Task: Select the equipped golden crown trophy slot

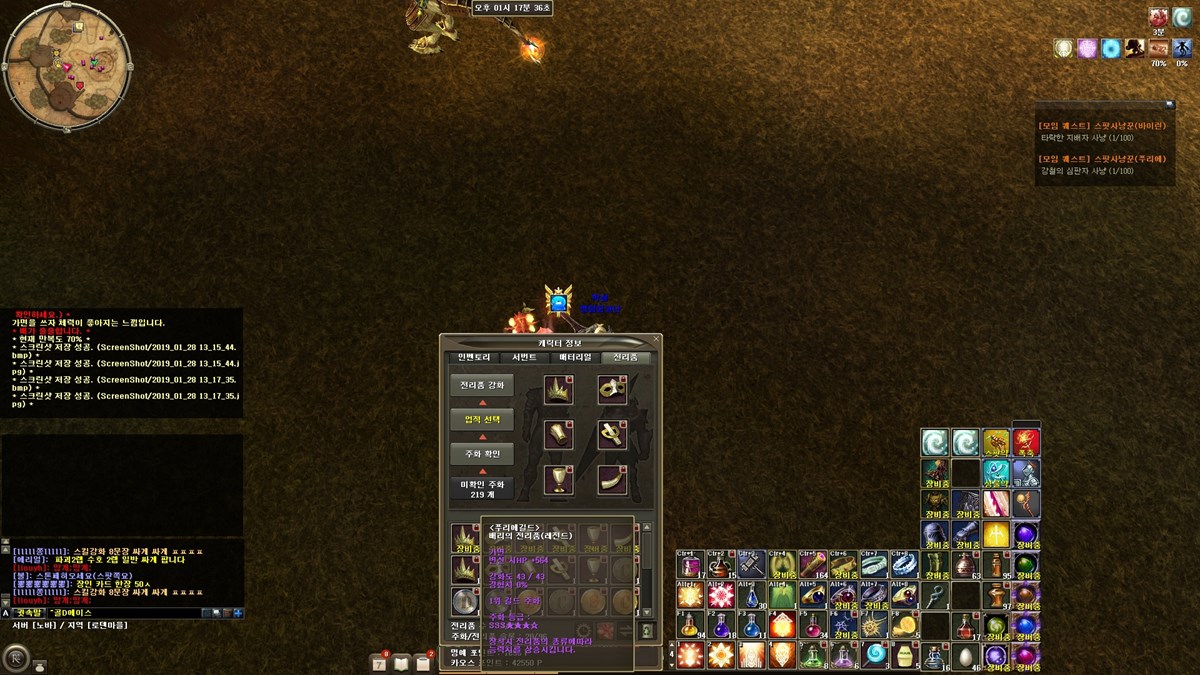Action: 558,390
